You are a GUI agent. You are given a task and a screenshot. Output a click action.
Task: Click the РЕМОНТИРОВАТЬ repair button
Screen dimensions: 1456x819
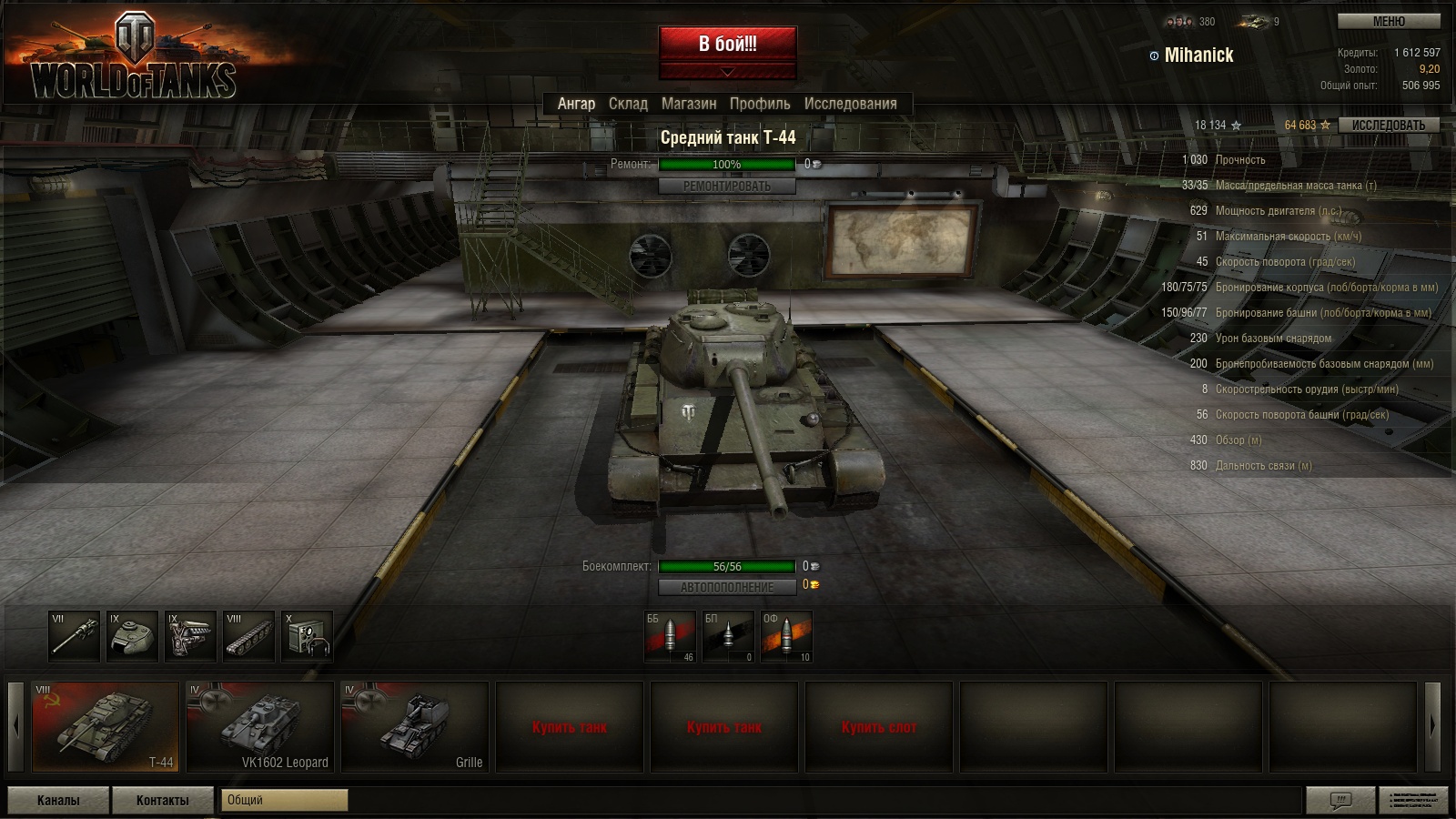coord(726,186)
